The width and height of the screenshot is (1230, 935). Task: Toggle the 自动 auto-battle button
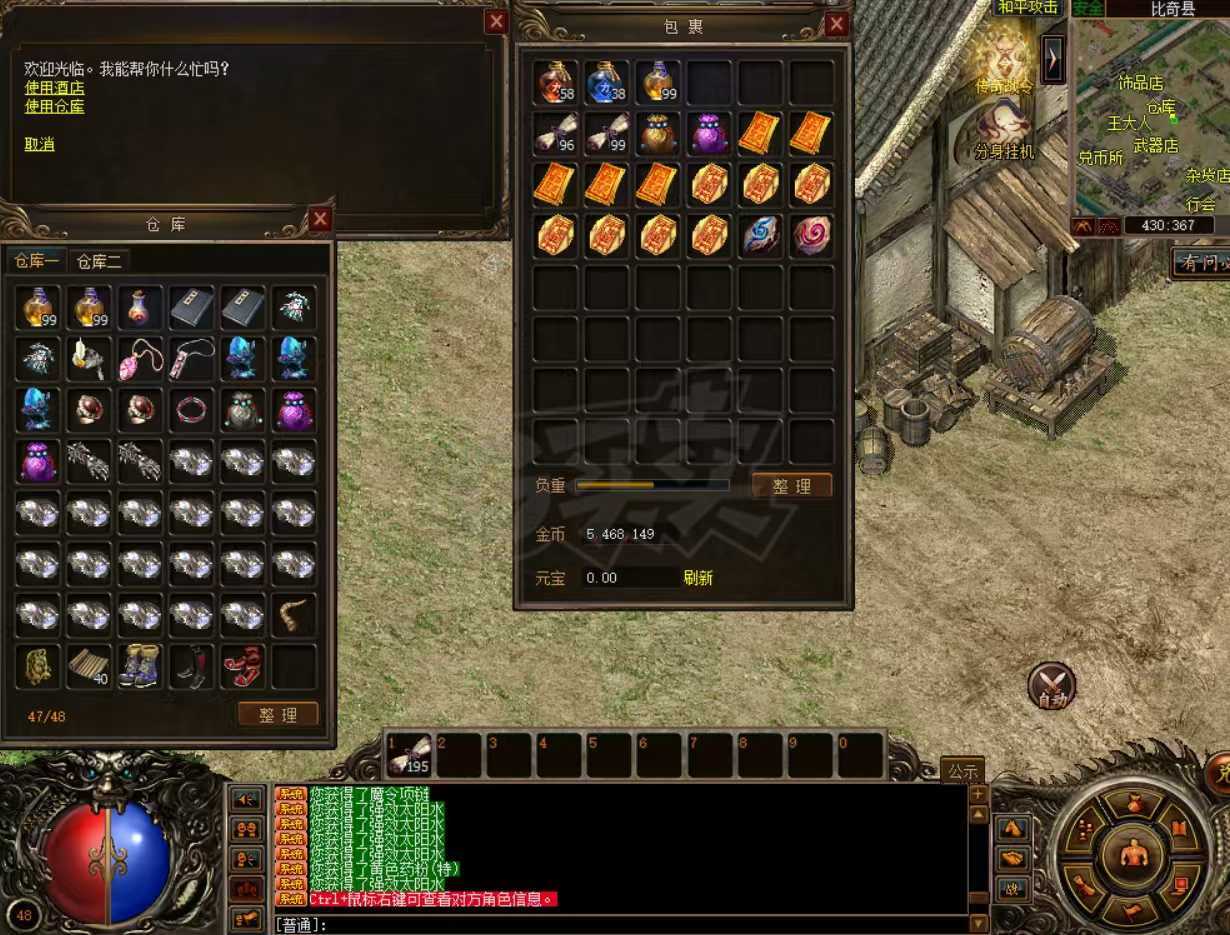(x=1052, y=686)
